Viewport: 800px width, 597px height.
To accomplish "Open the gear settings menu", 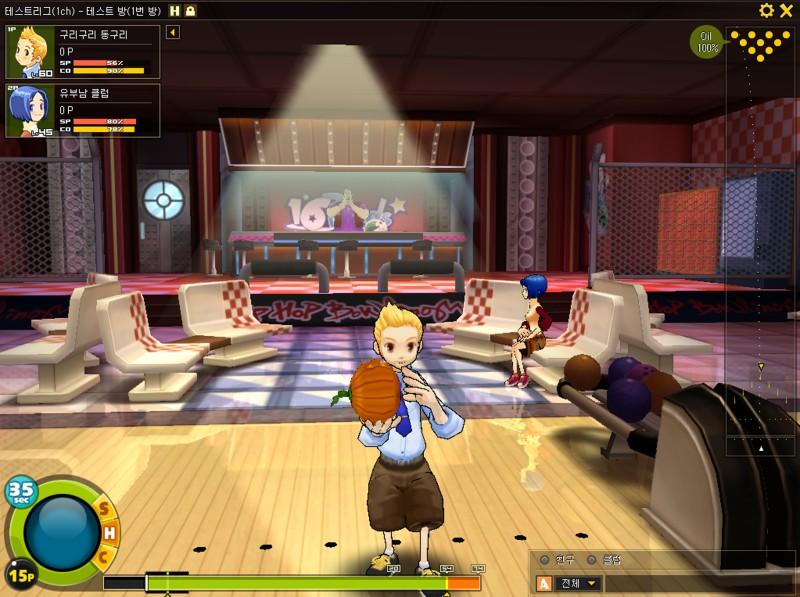I will coord(767,10).
